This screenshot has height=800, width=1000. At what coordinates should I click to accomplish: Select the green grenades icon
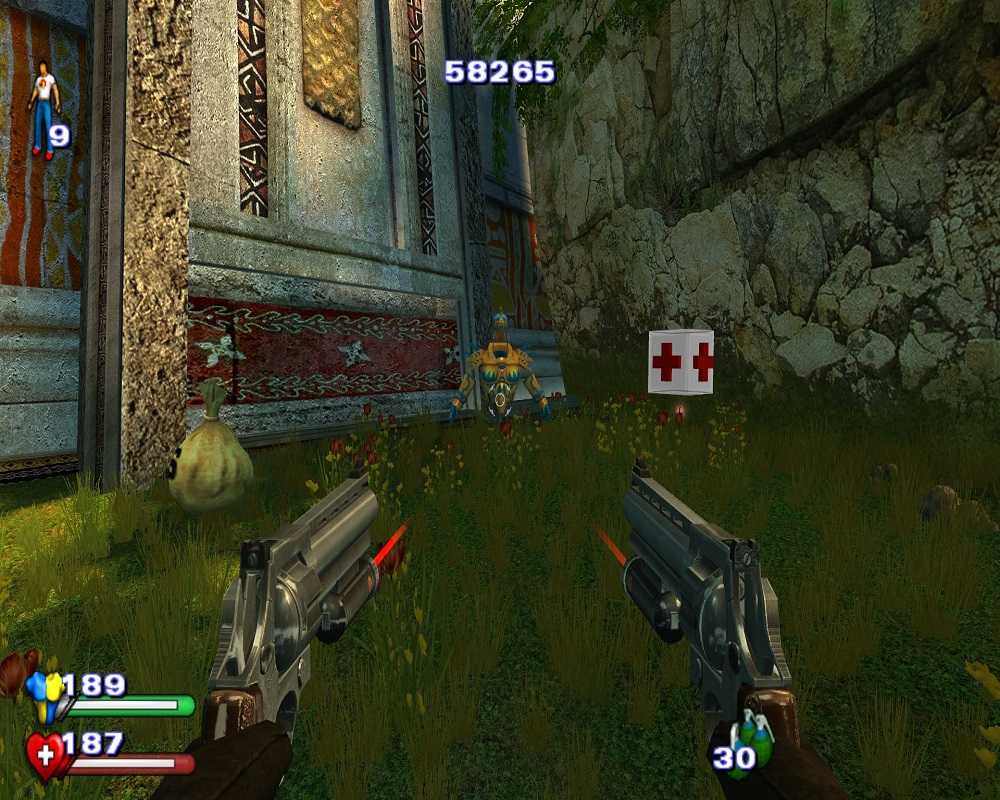point(755,738)
